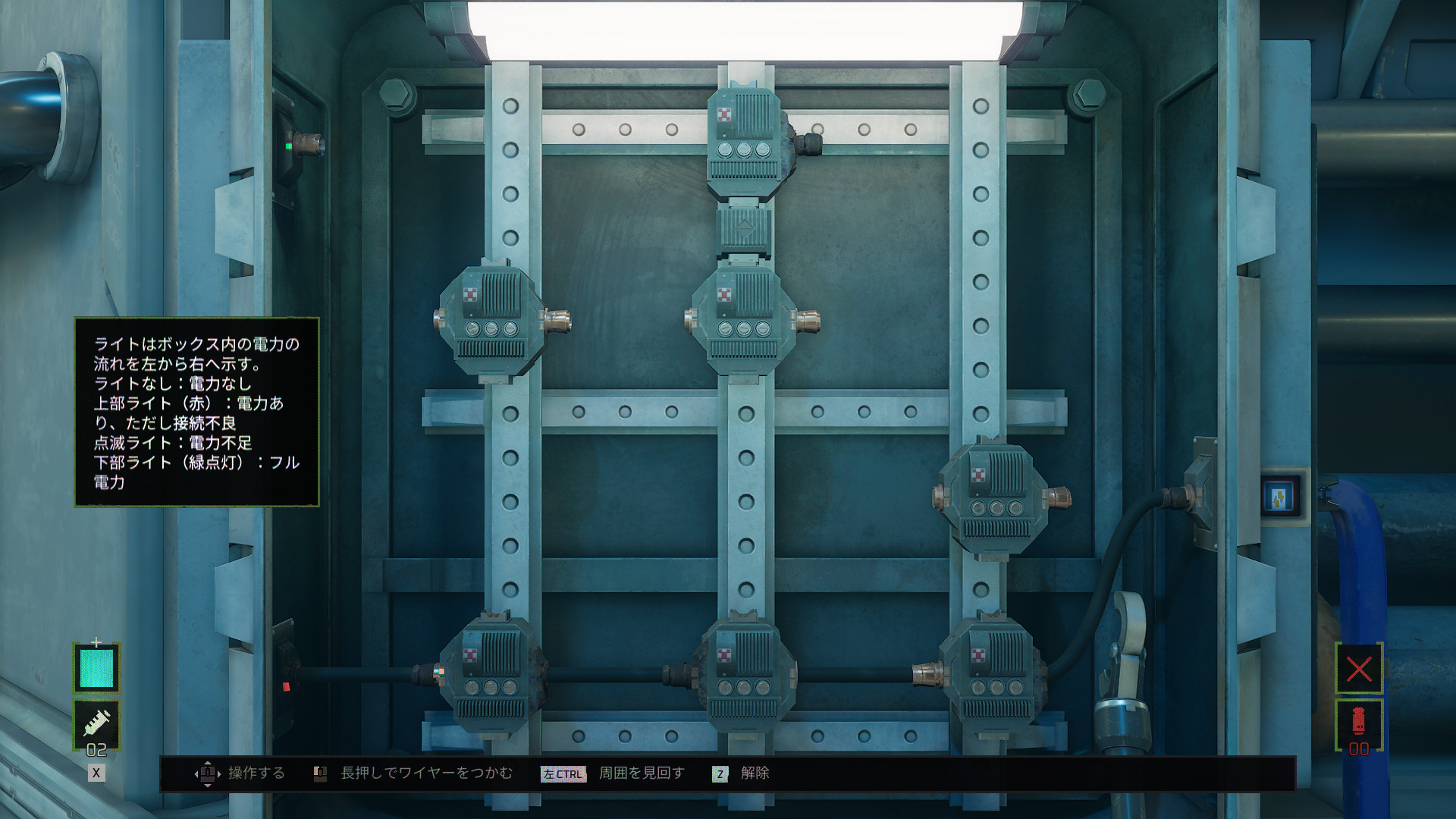Image resolution: width=1456 pixels, height=819 pixels.
Task: Select the red canister item slot
Action: click(1358, 723)
